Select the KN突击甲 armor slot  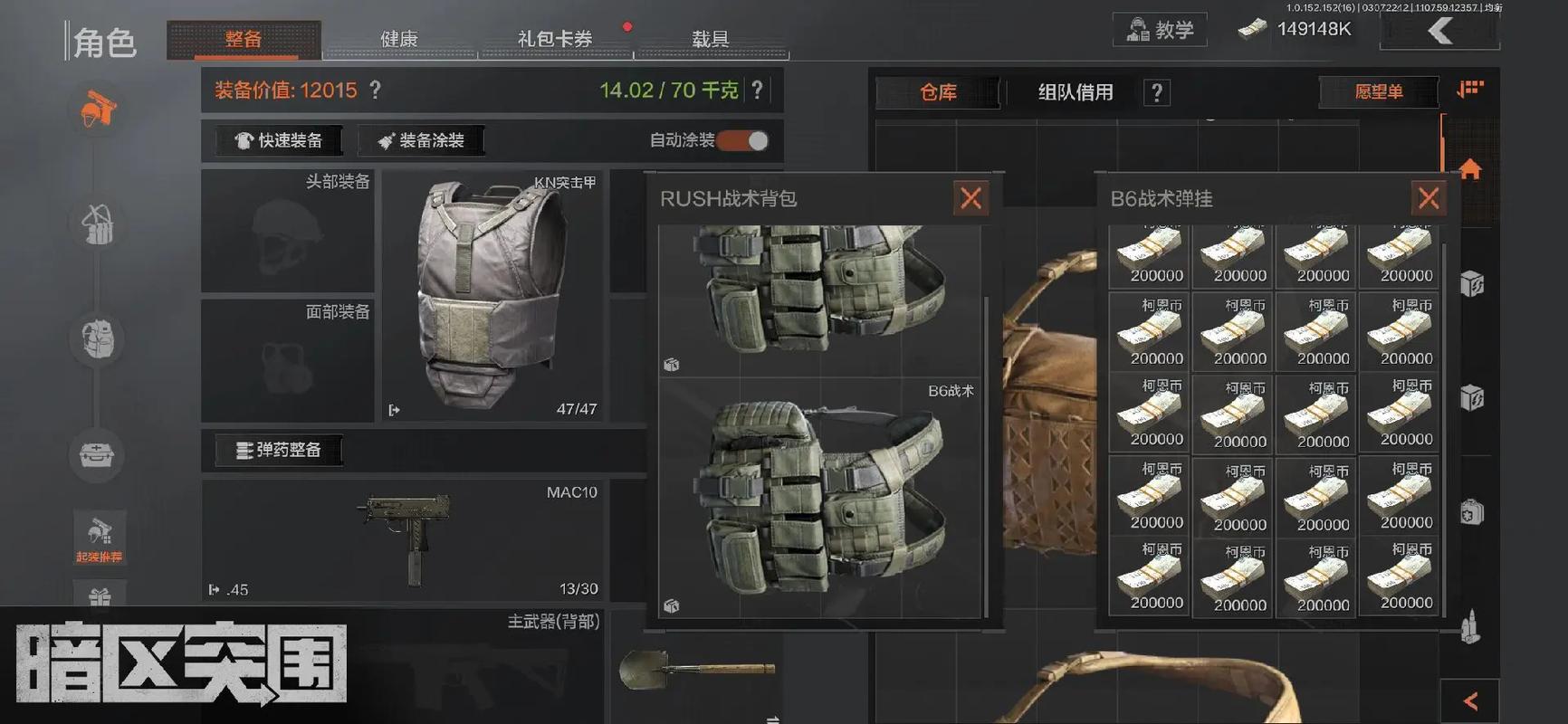pos(492,295)
